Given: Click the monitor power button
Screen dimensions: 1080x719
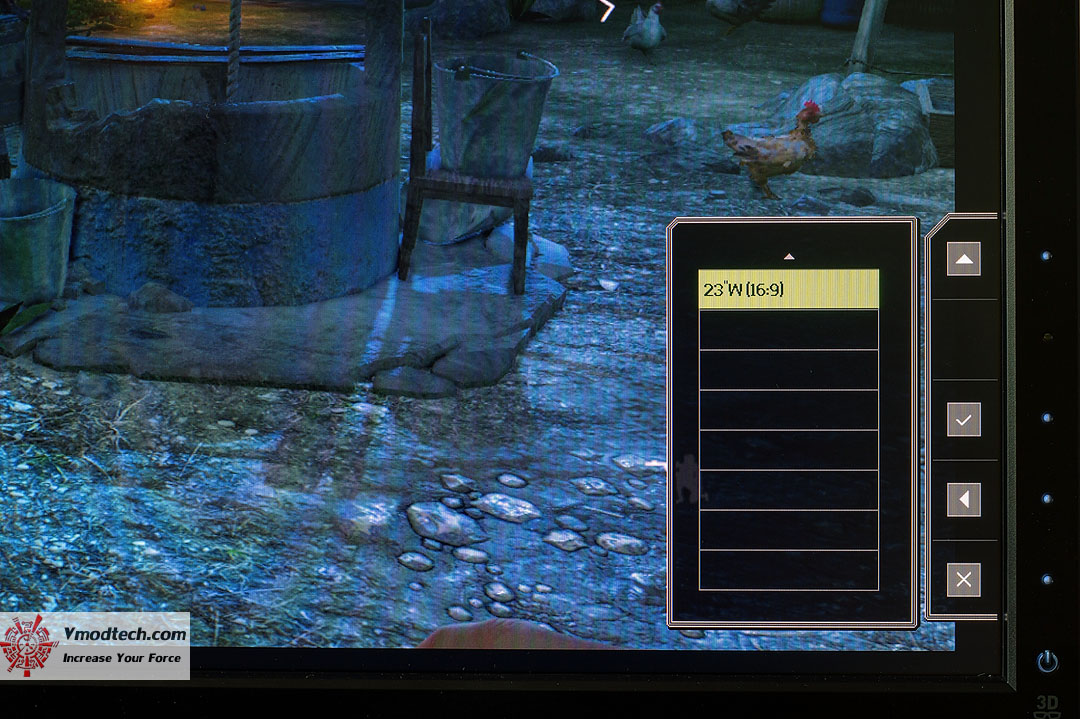Looking at the screenshot, I should [x=1047, y=661].
